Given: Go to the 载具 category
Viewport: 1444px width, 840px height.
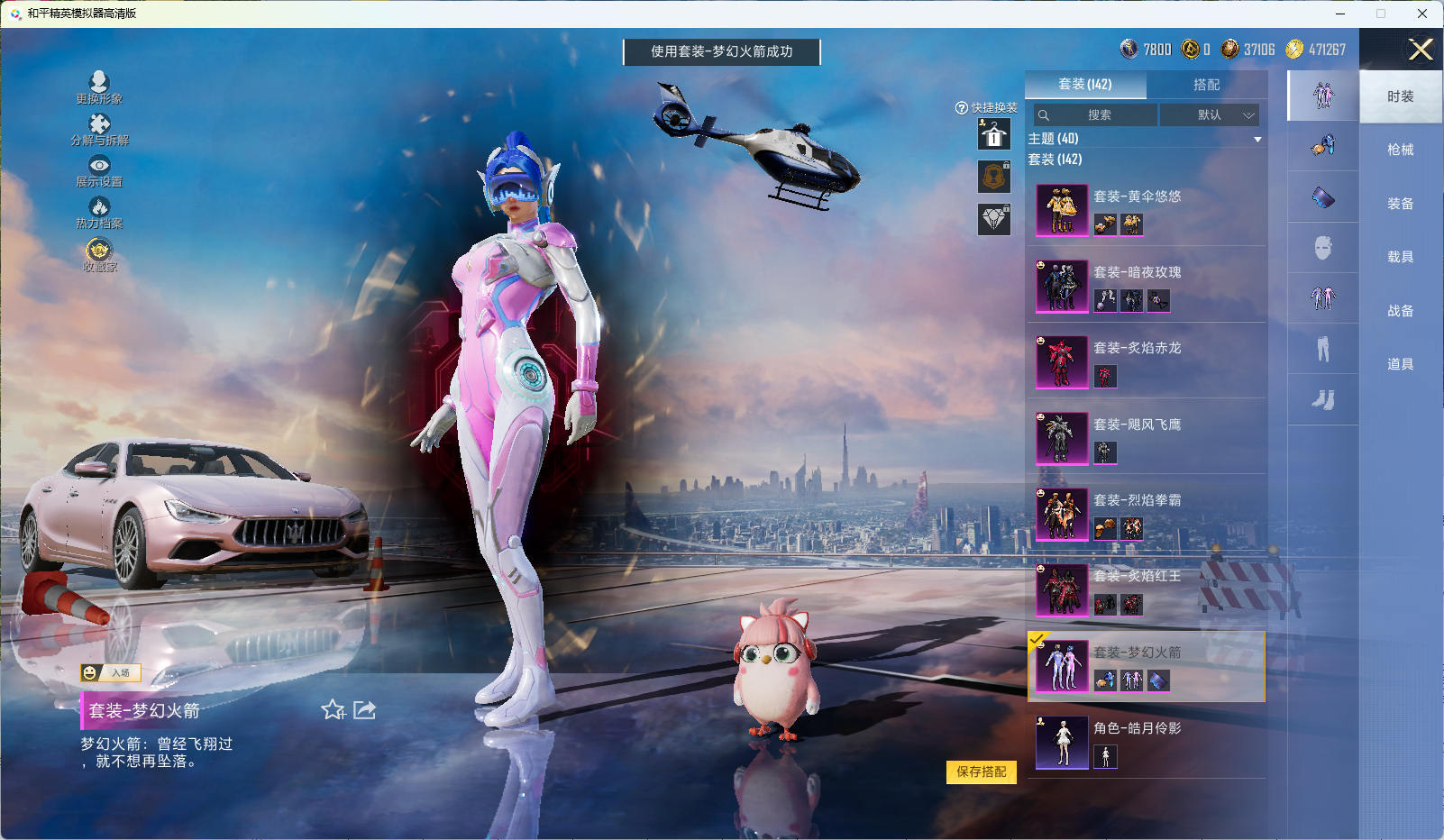Looking at the screenshot, I should tap(1400, 257).
